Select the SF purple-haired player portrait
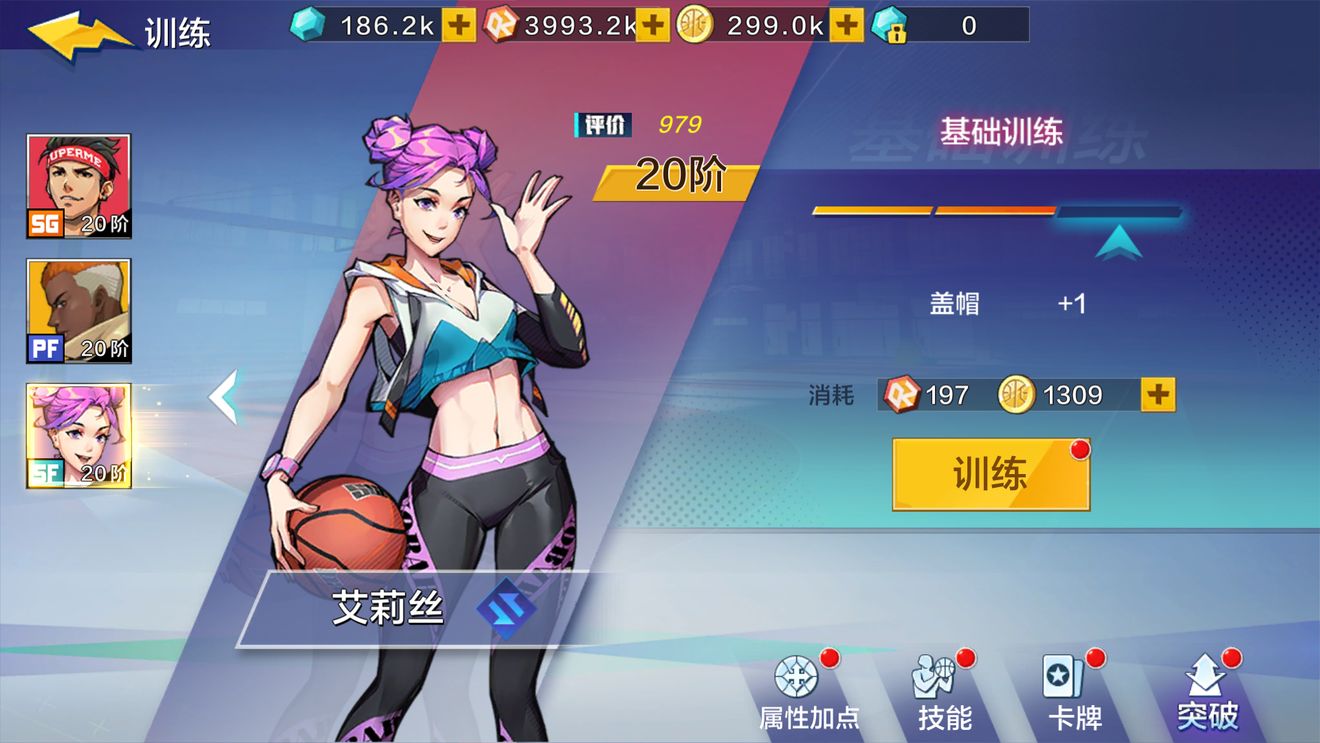Image resolution: width=1320 pixels, height=743 pixels. pyautogui.click(x=79, y=436)
